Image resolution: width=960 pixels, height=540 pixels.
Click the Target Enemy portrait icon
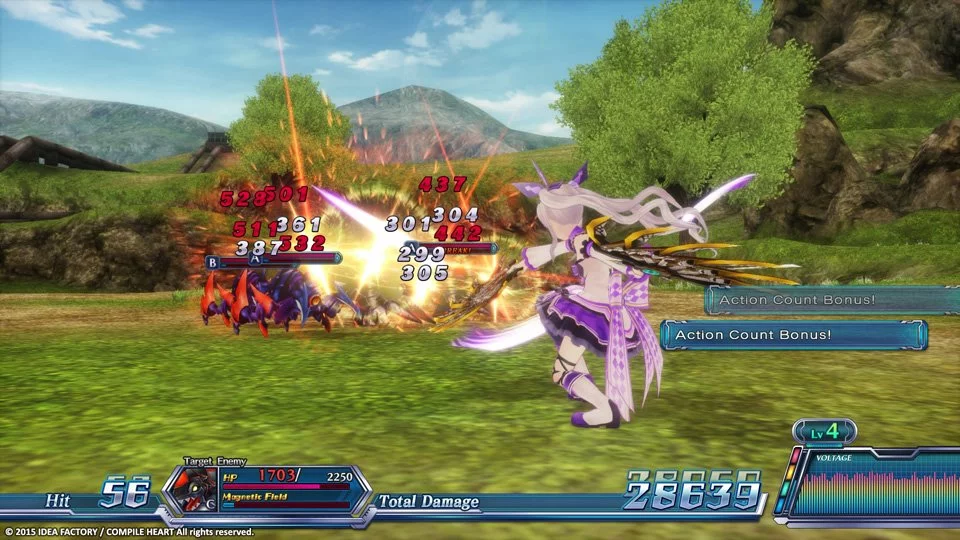click(189, 488)
